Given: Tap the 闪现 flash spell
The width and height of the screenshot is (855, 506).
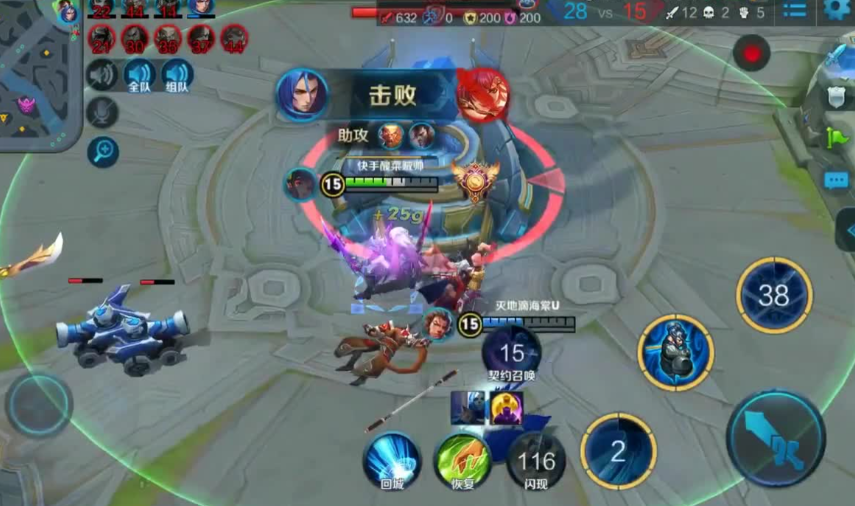Looking at the screenshot, I should [536, 461].
